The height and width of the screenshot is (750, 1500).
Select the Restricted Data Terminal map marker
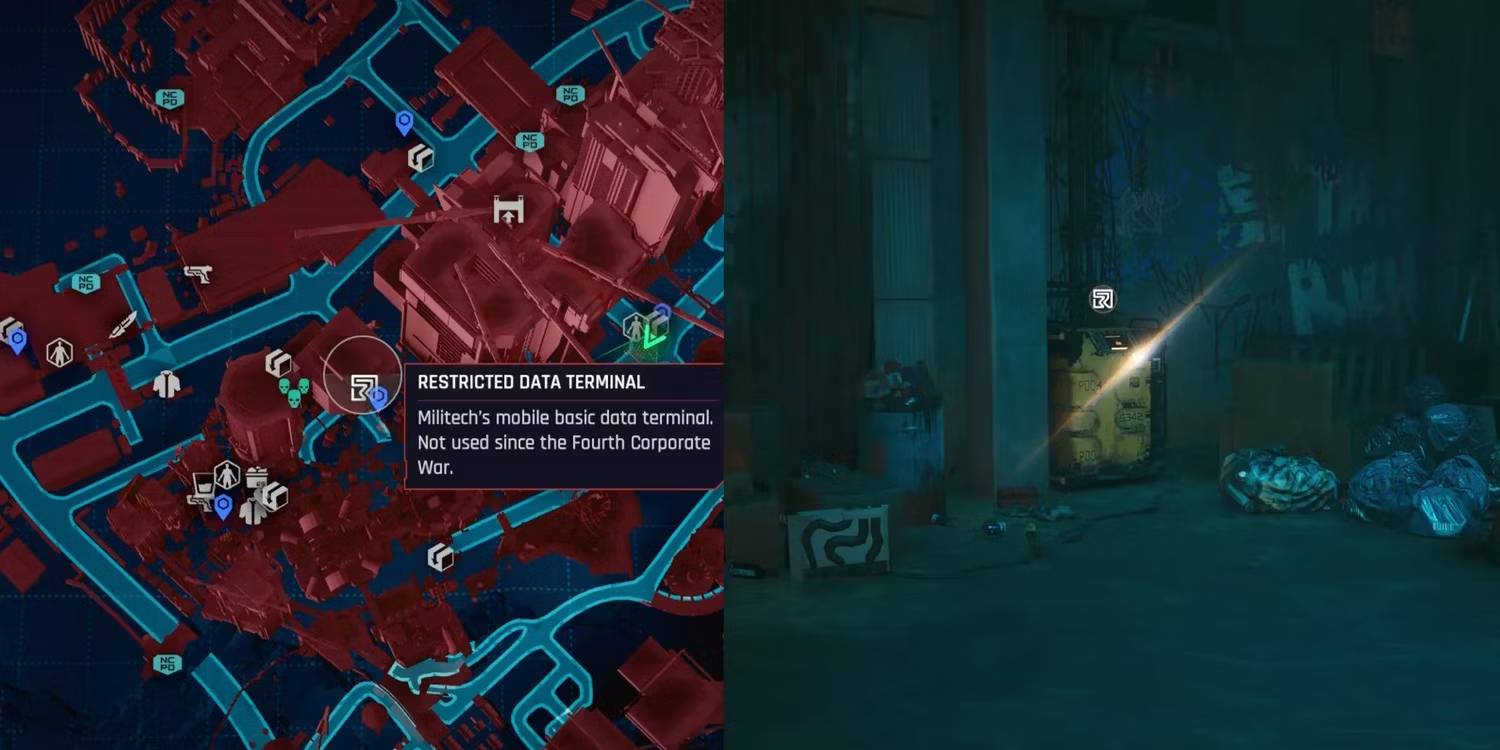coord(362,387)
